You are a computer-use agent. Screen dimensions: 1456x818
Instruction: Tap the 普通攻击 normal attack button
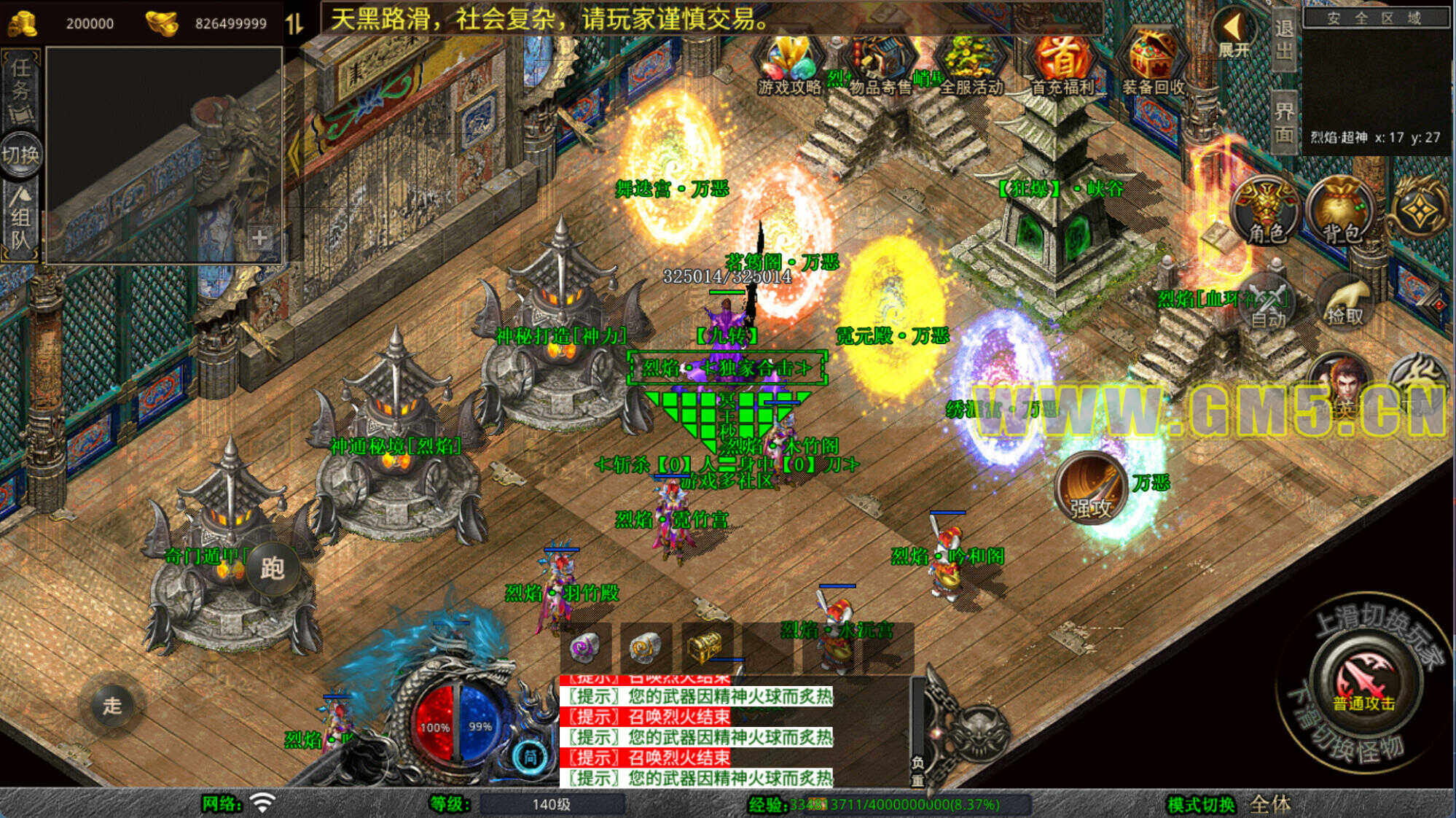pyautogui.click(x=1363, y=682)
